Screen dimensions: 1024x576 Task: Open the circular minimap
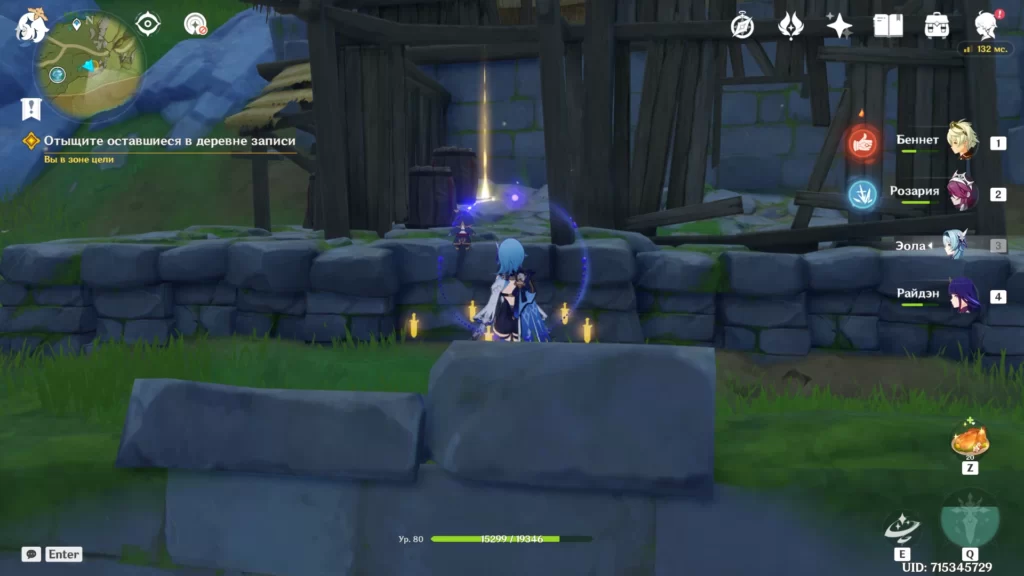point(88,64)
